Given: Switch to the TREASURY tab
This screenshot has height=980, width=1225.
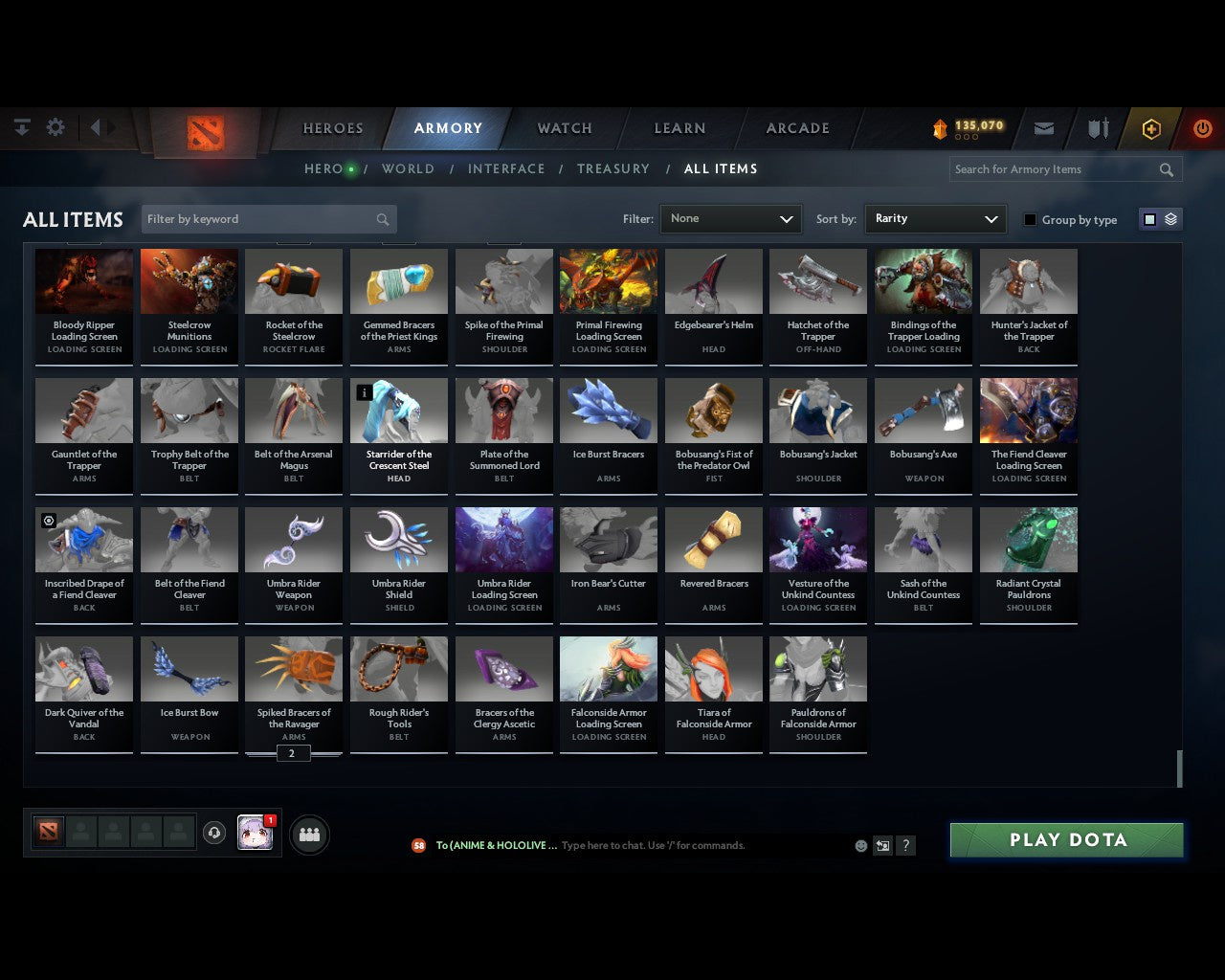Looking at the screenshot, I should (613, 168).
